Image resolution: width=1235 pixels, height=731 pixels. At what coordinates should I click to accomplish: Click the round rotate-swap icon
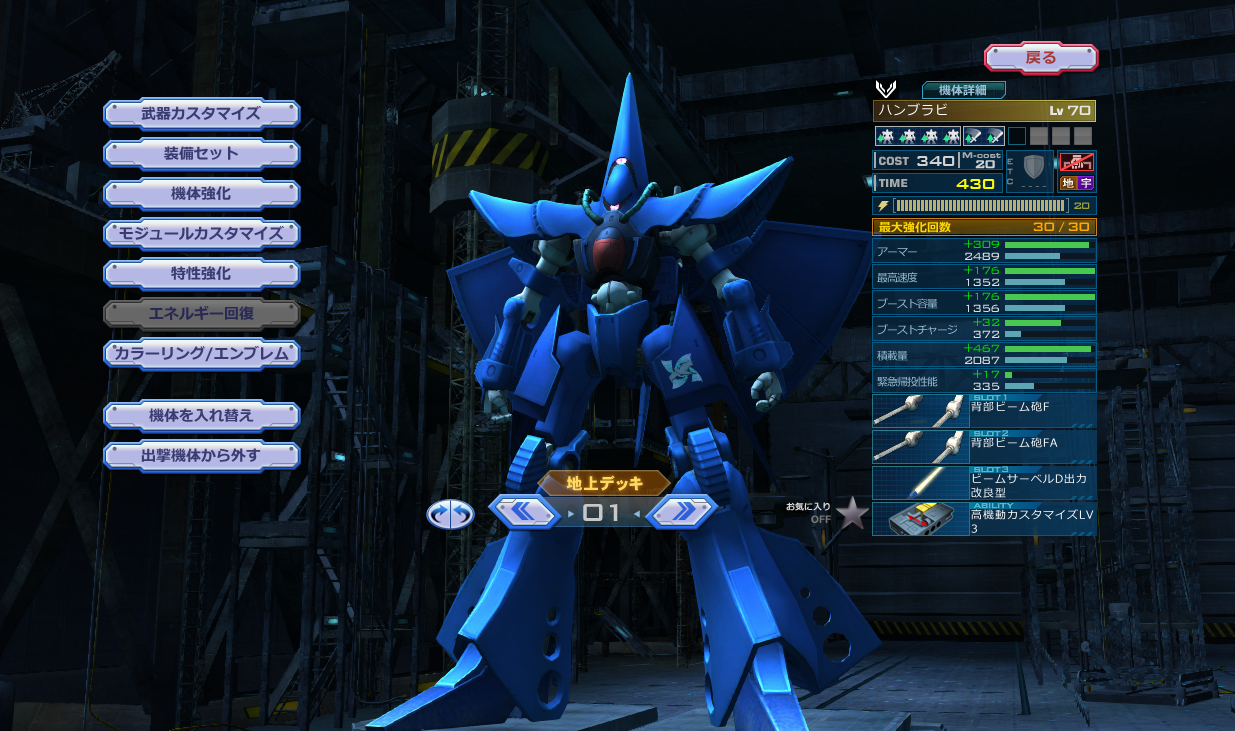click(450, 514)
